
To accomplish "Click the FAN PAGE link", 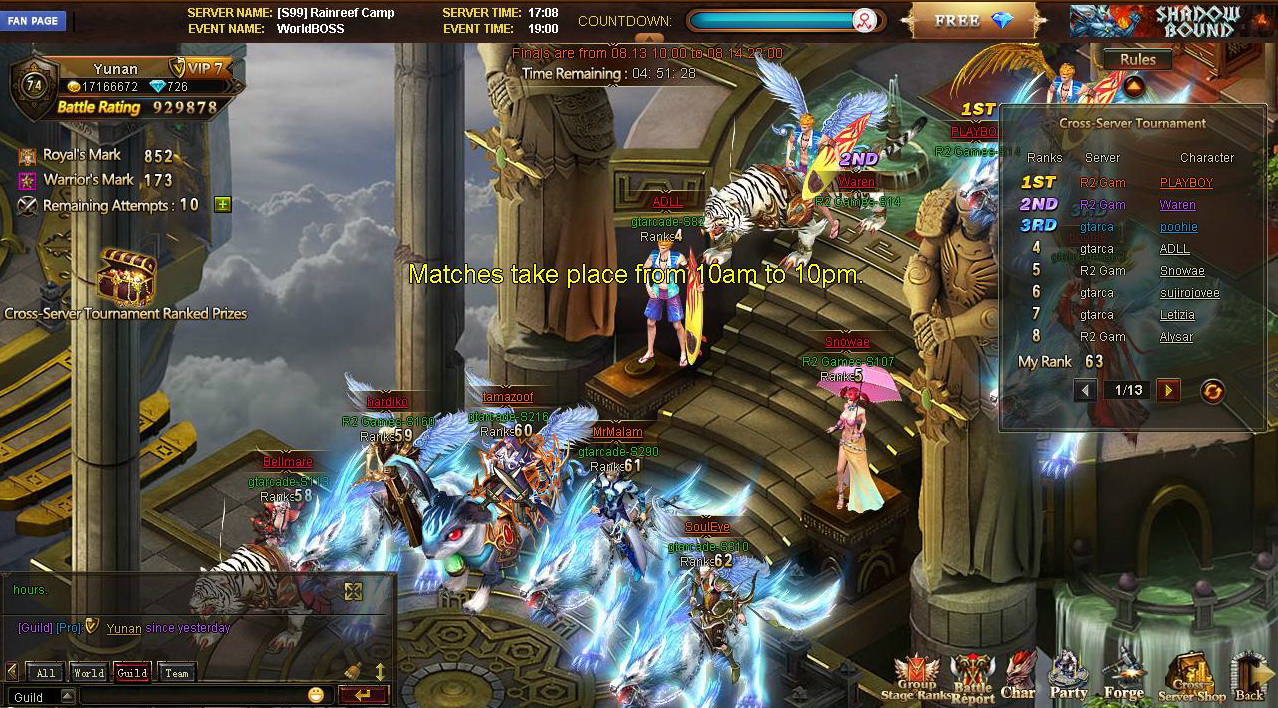I will 33,21.
